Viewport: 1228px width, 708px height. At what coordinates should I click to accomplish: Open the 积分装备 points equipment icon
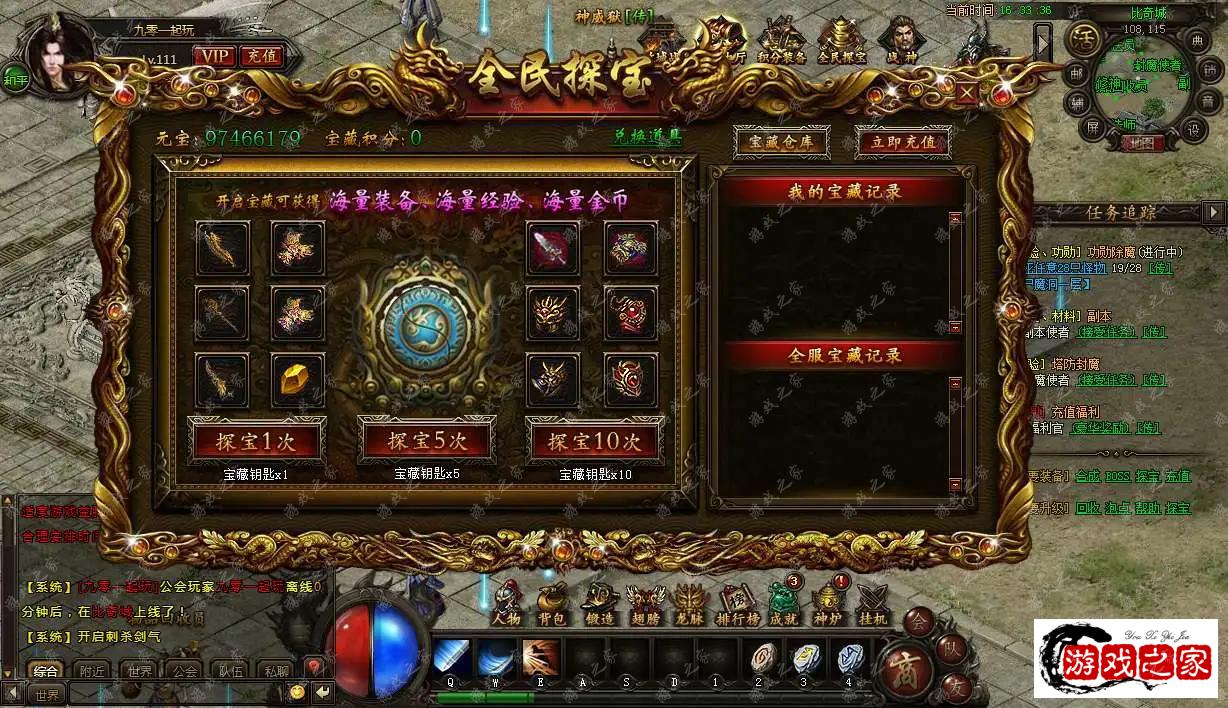click(781, 44)
